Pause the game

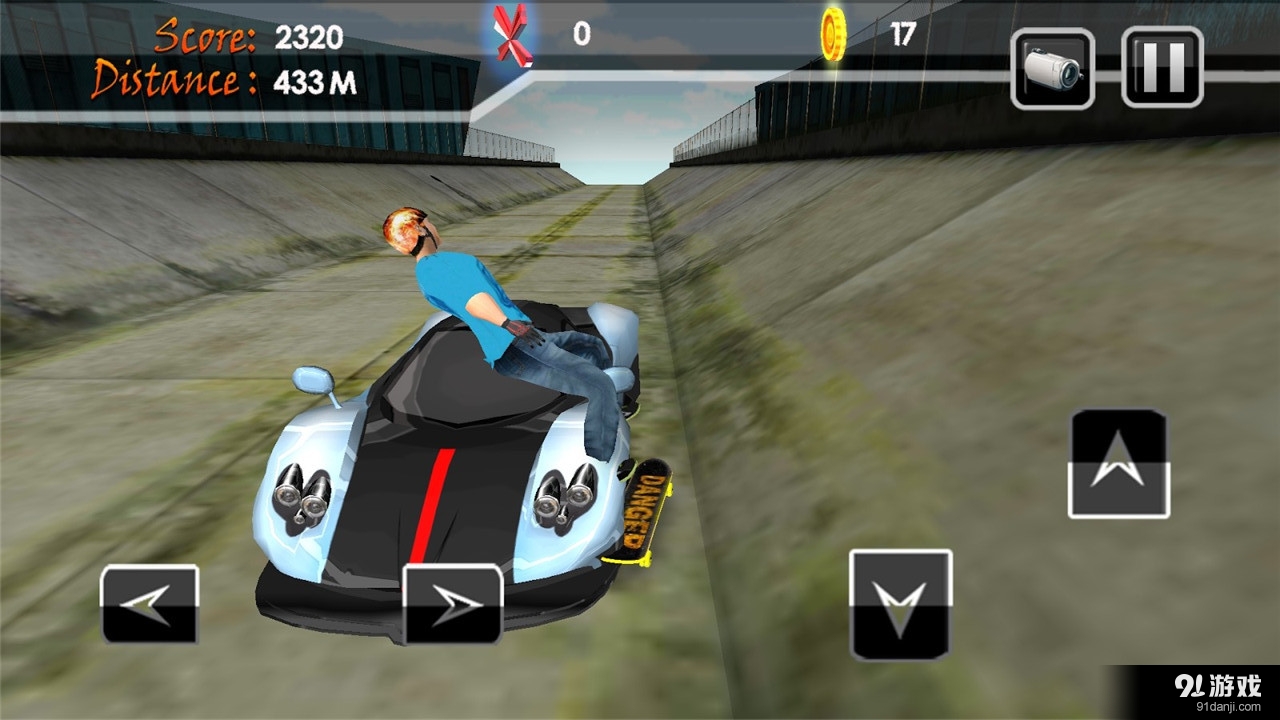tap(1162, 67)
